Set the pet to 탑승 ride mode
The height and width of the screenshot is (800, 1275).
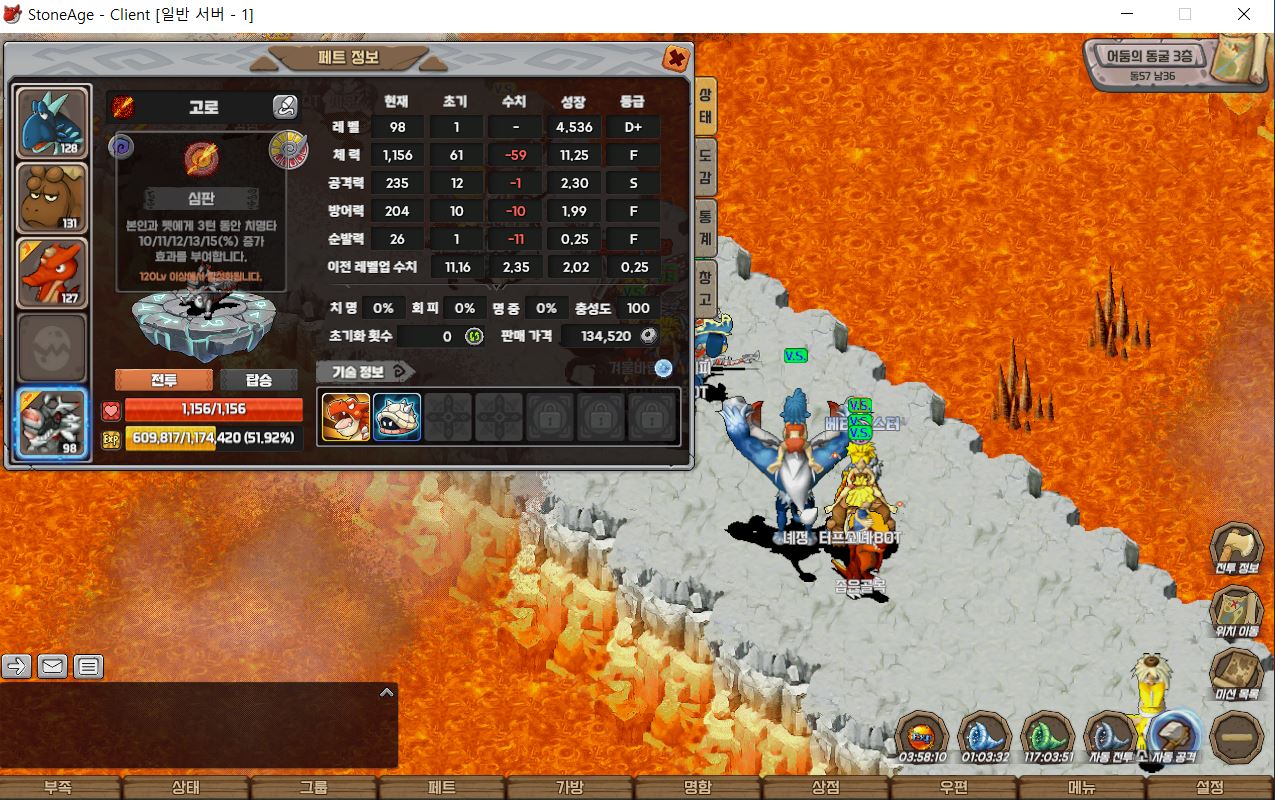pos(259,380)
